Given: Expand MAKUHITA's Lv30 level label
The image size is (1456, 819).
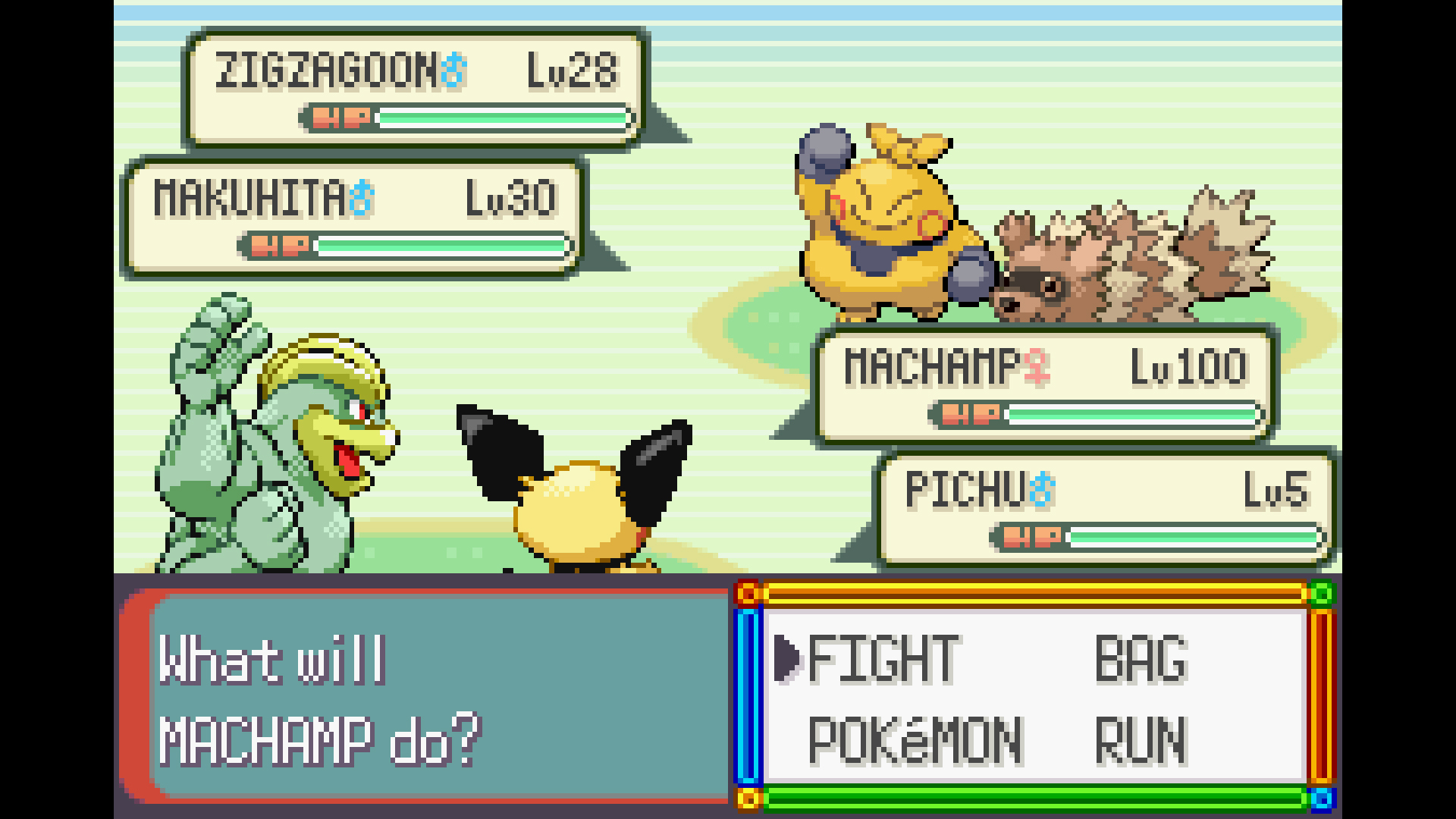Looking at the screenshot, I should tap(513, 197).
